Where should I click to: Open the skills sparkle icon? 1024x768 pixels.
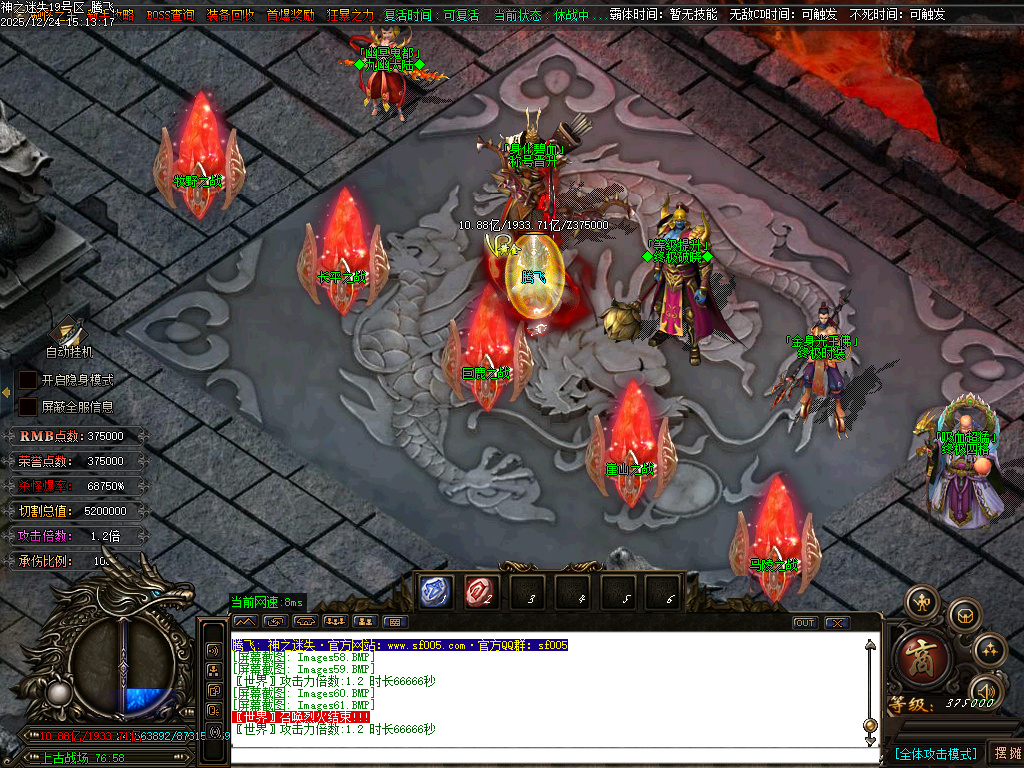(989, 650)
